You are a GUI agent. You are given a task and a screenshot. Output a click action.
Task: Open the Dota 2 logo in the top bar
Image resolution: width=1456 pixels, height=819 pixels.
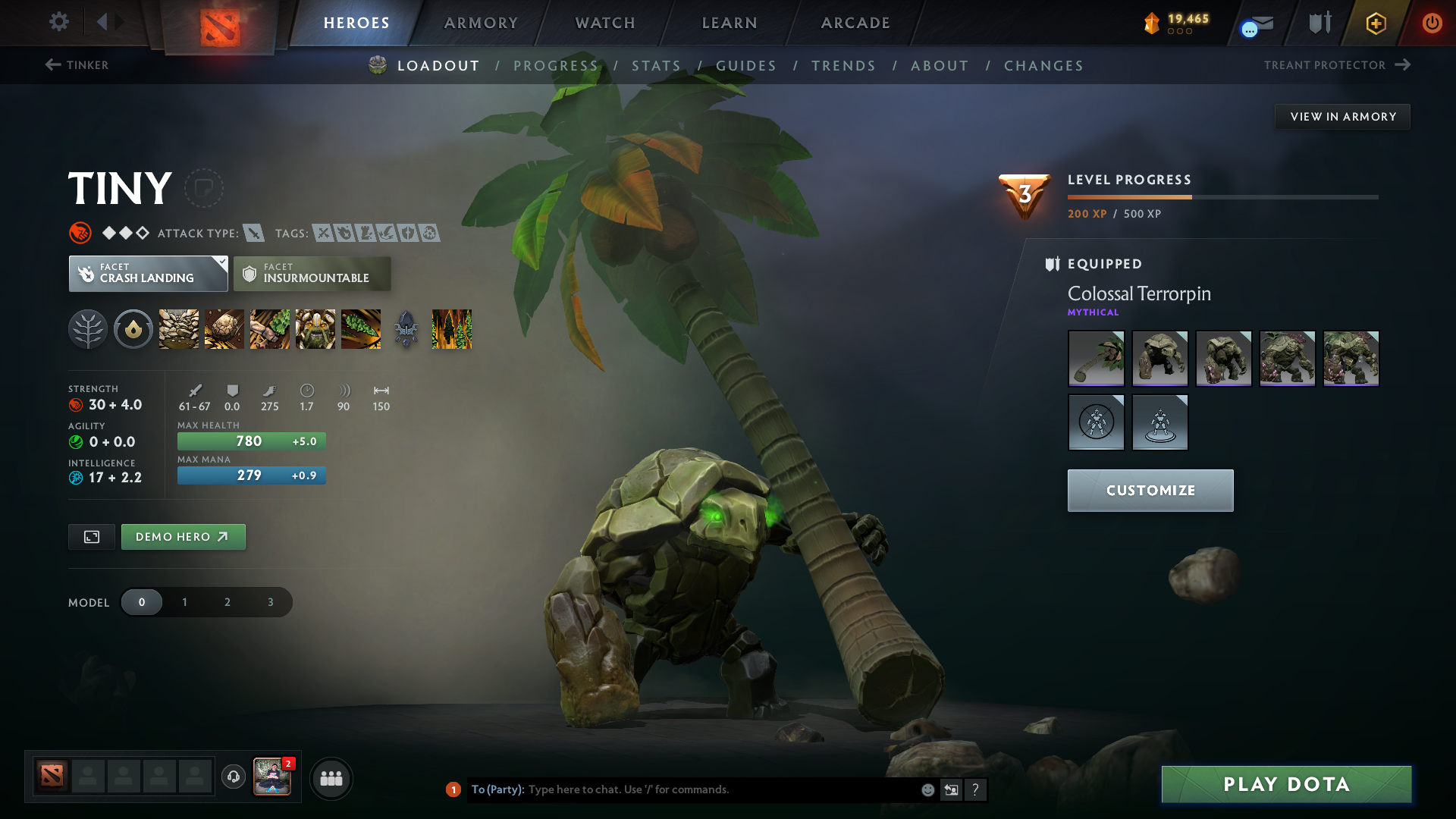click(x=218, y=23)
